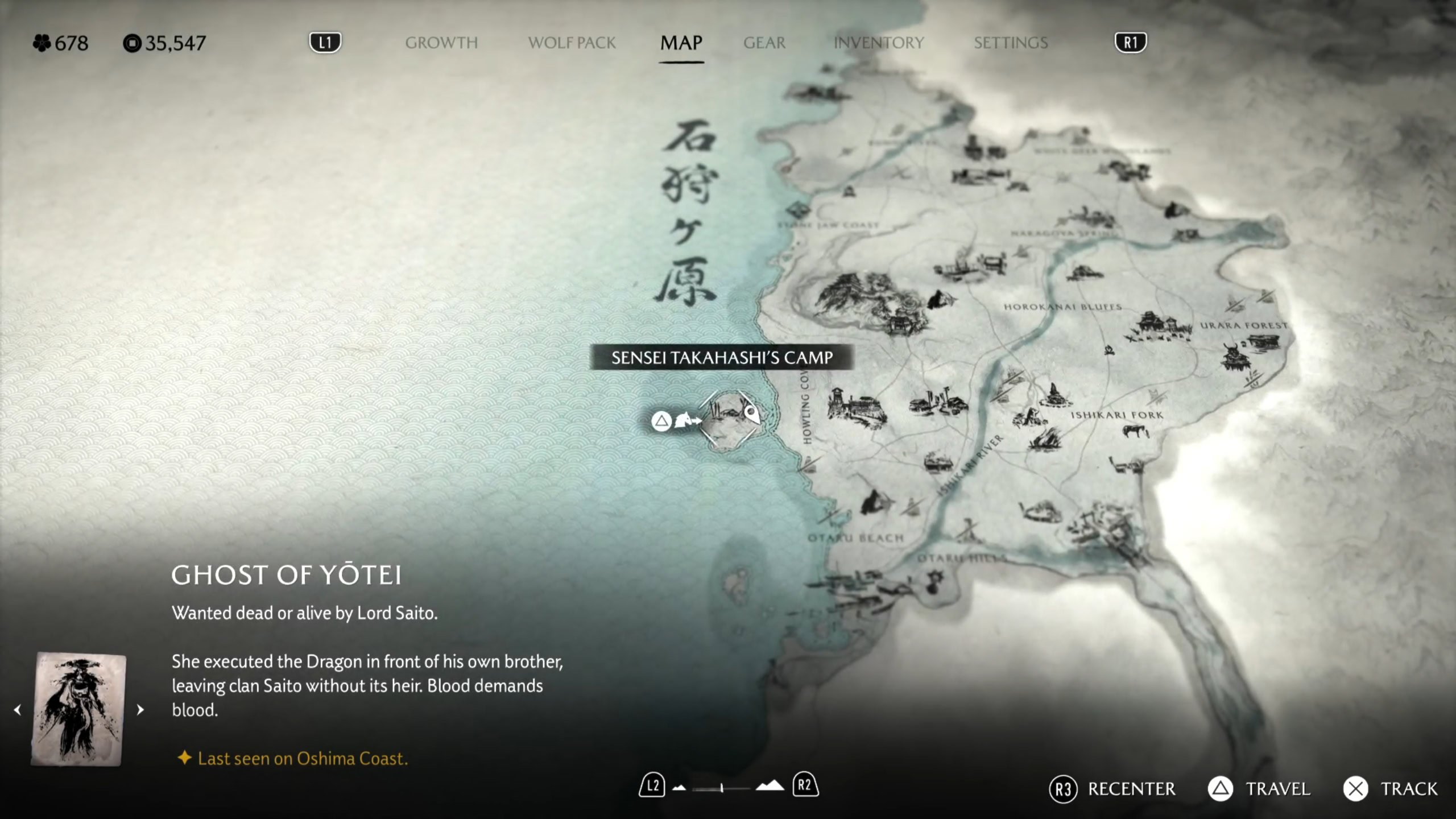Switch to the Settings tab
This screenshot has width=1456, height=819.
click(x=1010, y=43)
